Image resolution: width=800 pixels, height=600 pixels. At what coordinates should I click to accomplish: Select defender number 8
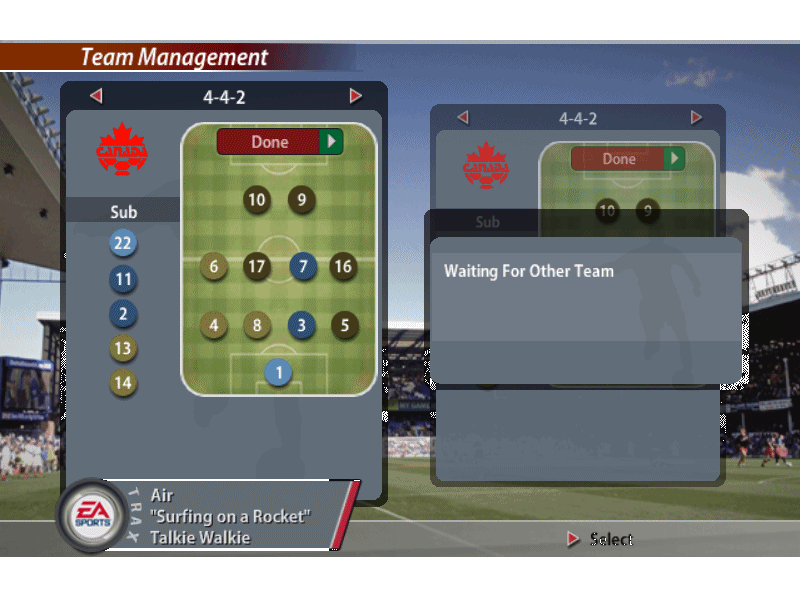[257, 325]
